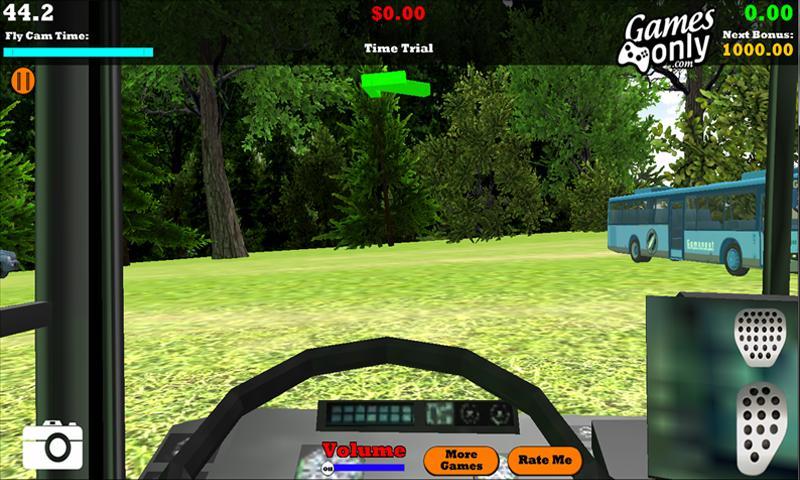The image size is (800, 480).
Task: Open the More Games link
Action: coord(460,460)
